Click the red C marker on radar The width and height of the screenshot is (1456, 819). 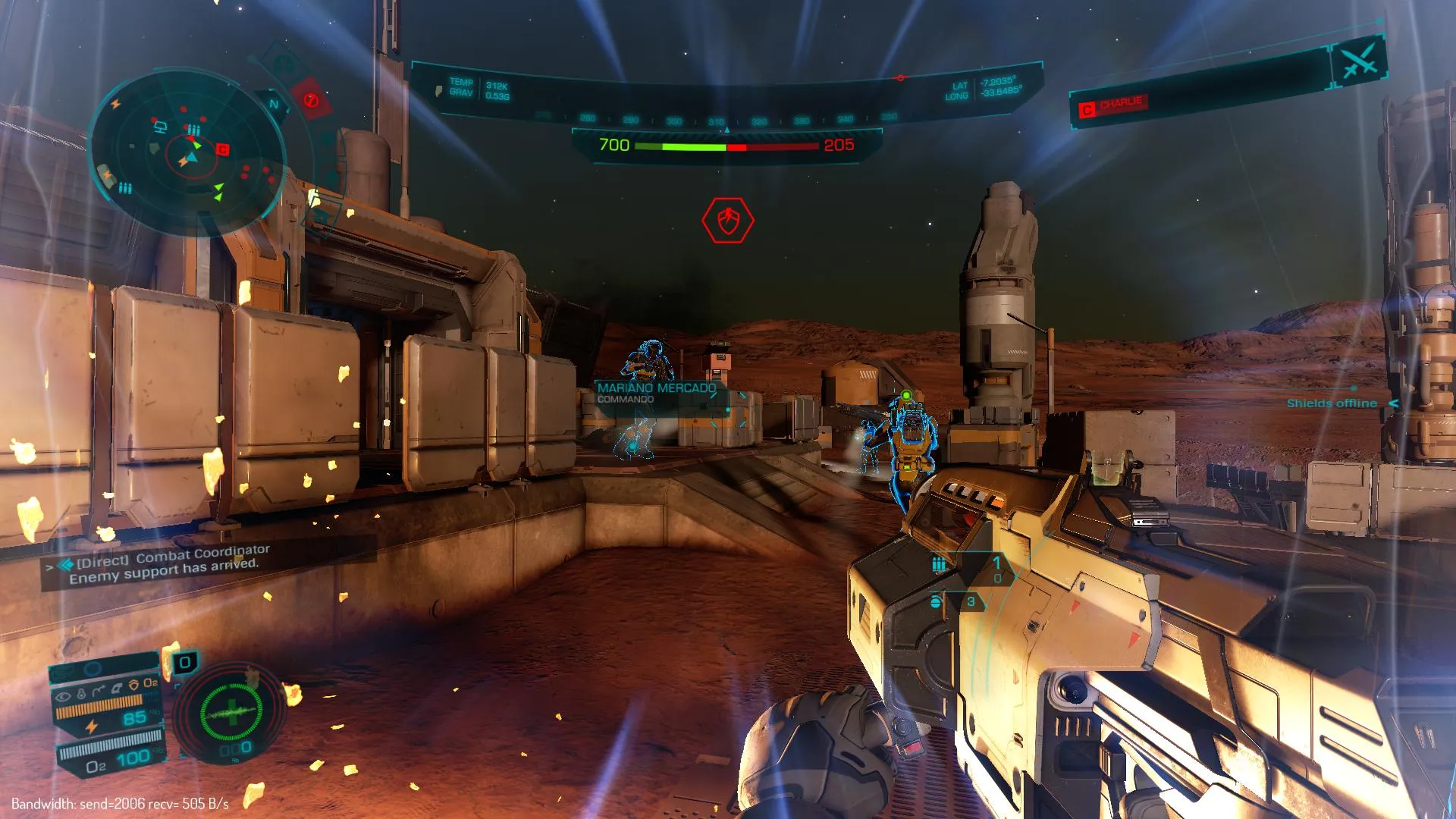pos(222,149)
